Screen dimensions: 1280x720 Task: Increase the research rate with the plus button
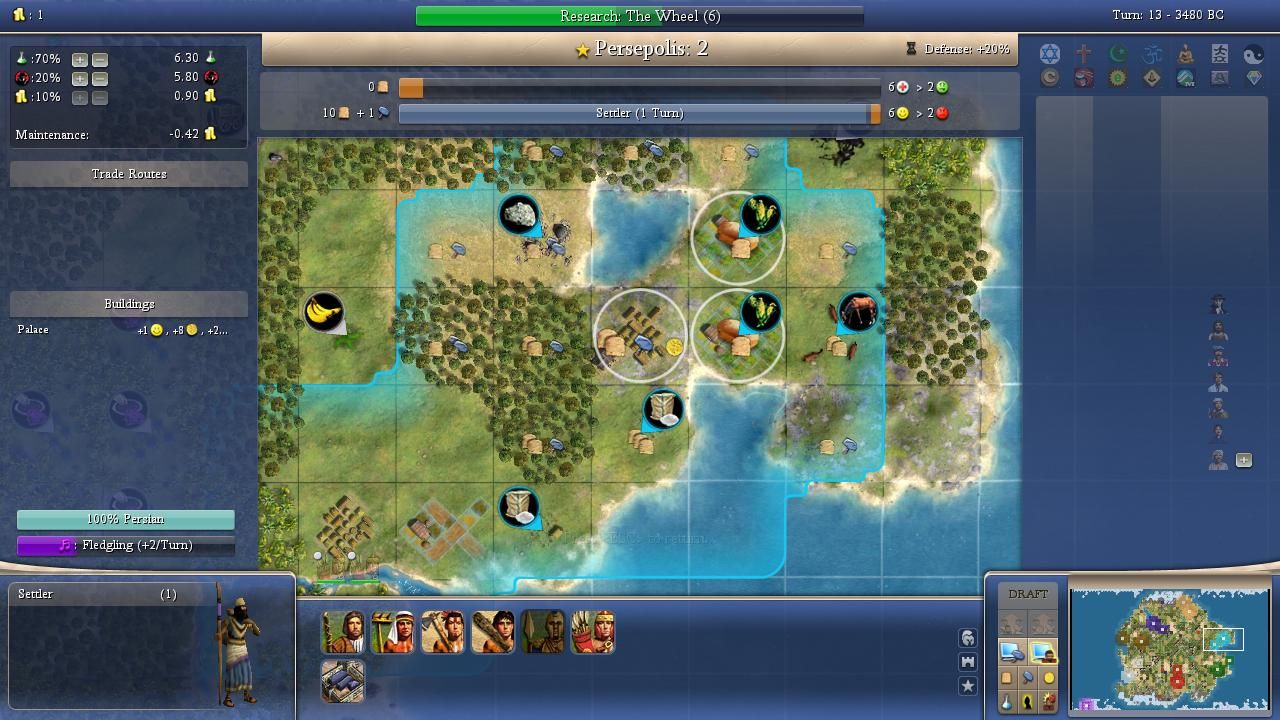coord(80,59)
